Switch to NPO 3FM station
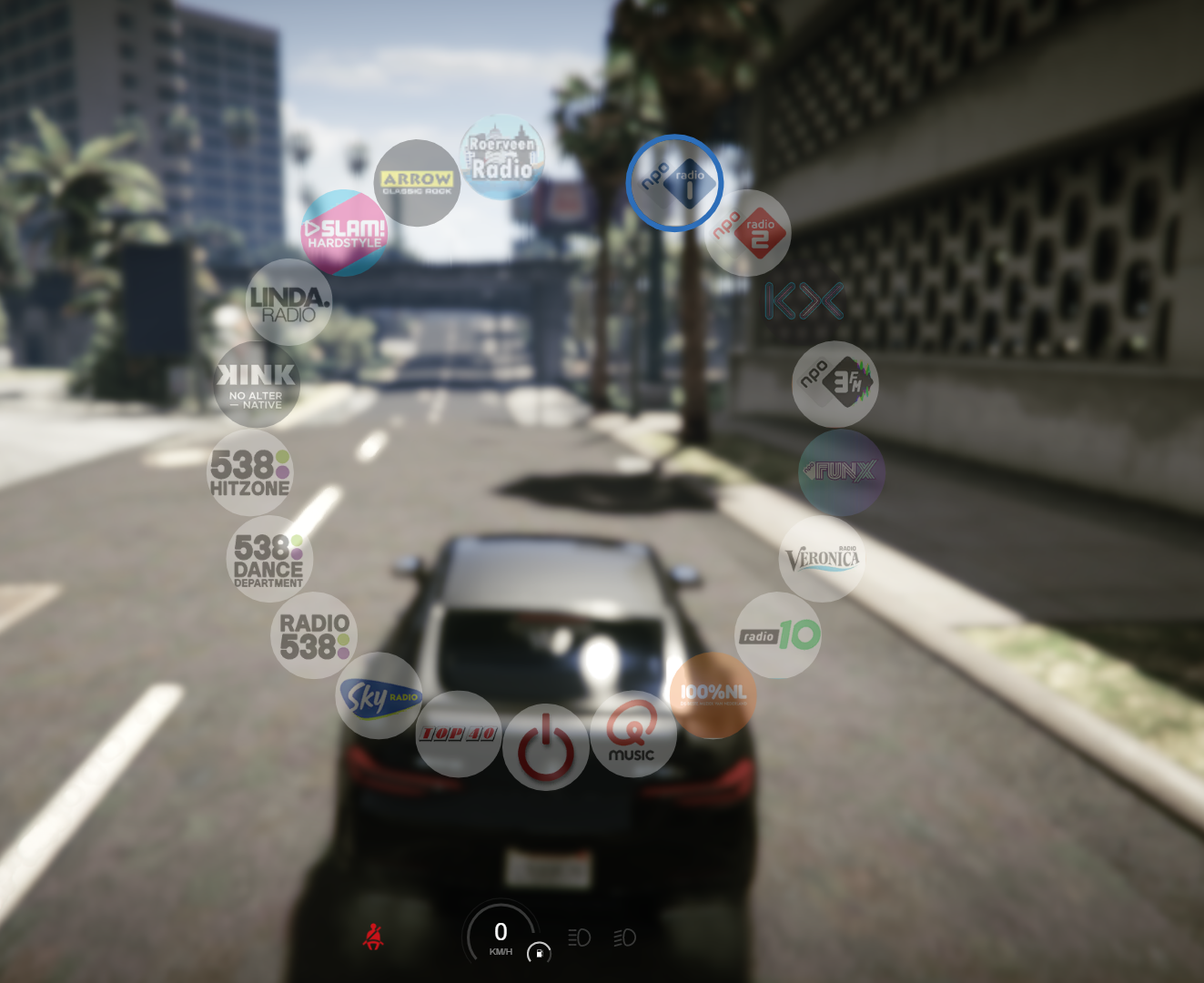Viewport: 1204px width, 983px height. tap(835, 384)
